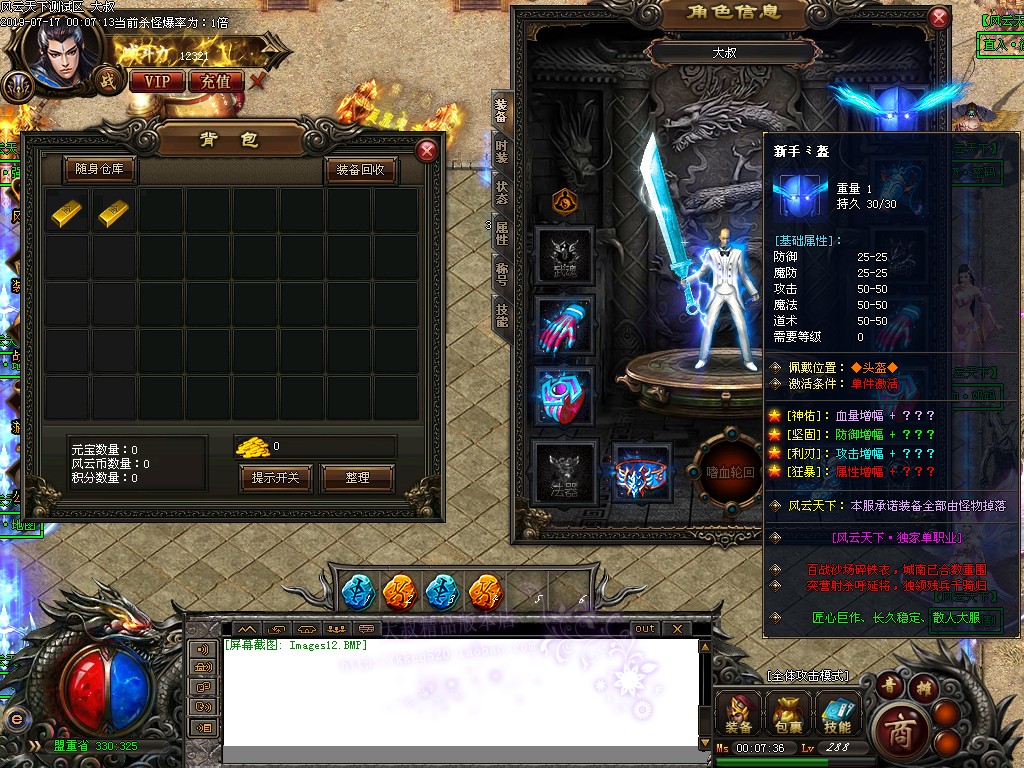Viewport: 1024px width, 768px height.
Task: Select the 称号 title tab
Action: click(501, 274)
